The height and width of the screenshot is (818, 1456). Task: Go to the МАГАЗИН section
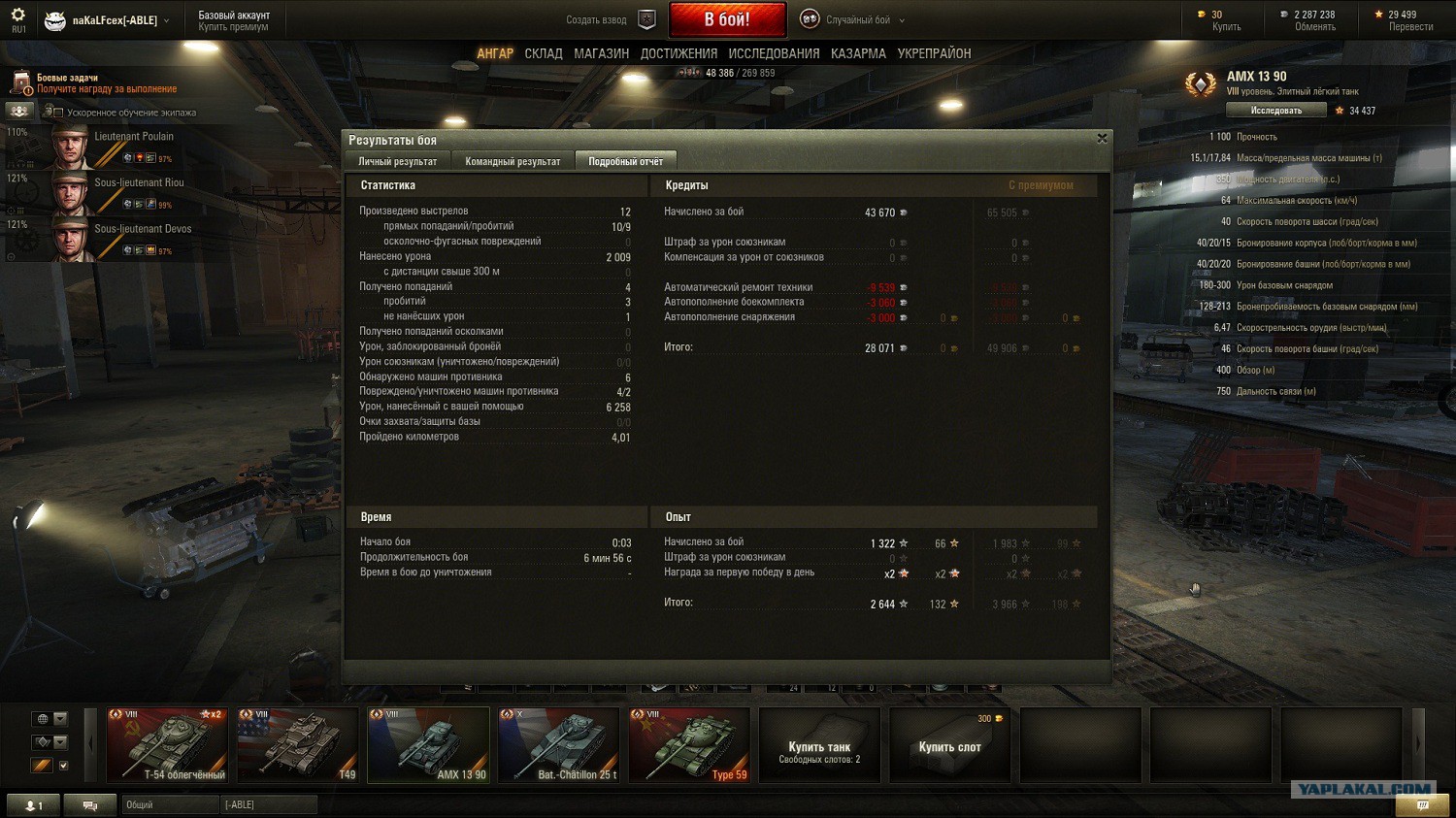pyautogui.click(x=601, y=53)
